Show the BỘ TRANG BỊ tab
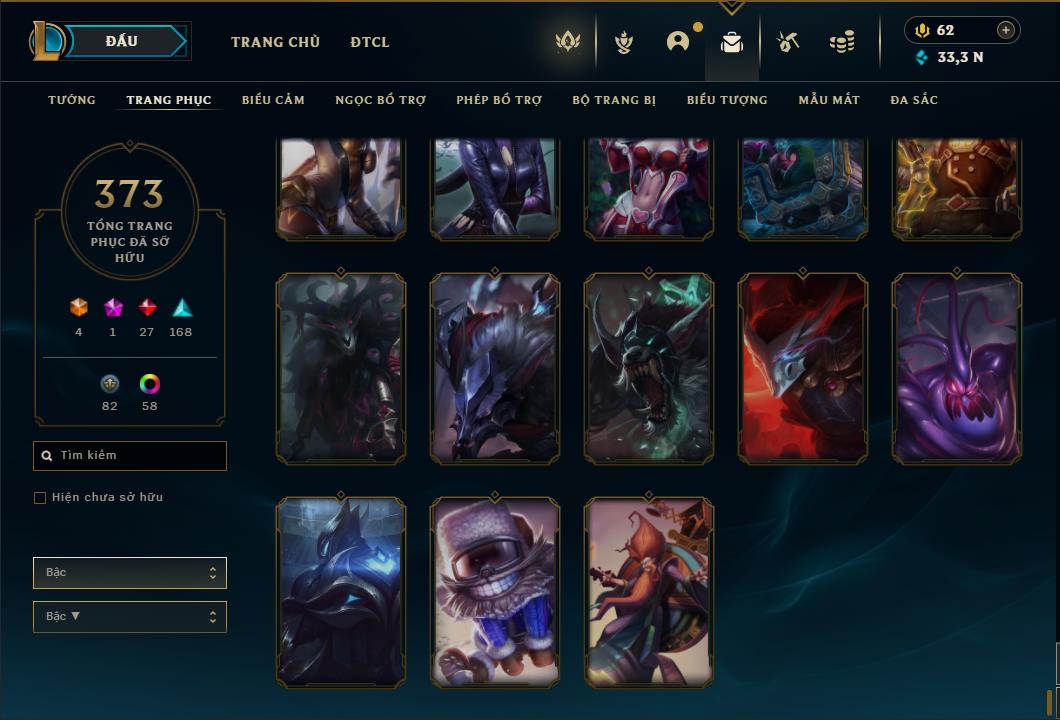Screen dimensions: 1060x720 point(614,100)
